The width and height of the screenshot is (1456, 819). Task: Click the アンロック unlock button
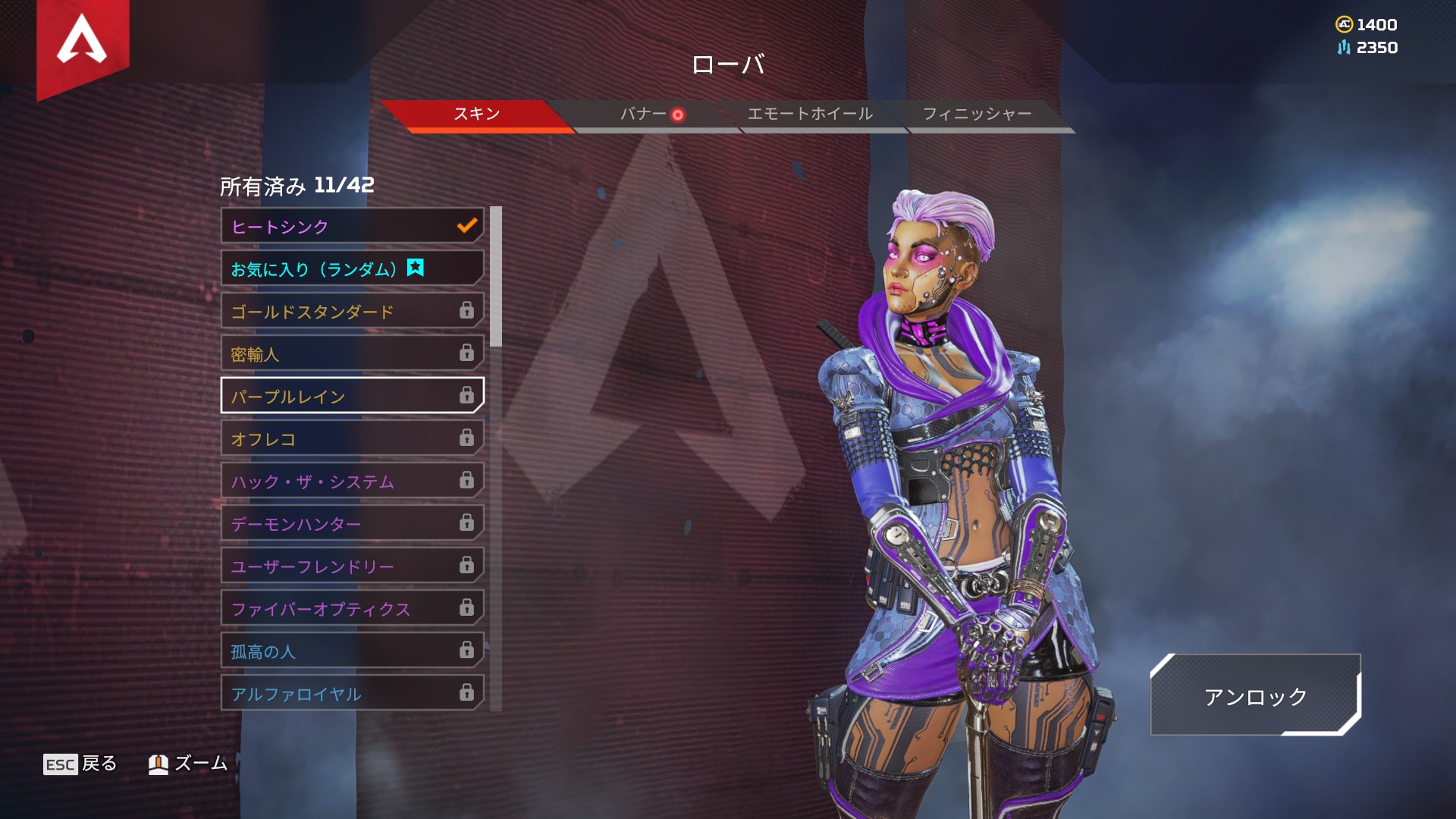tap(1255, 695)
